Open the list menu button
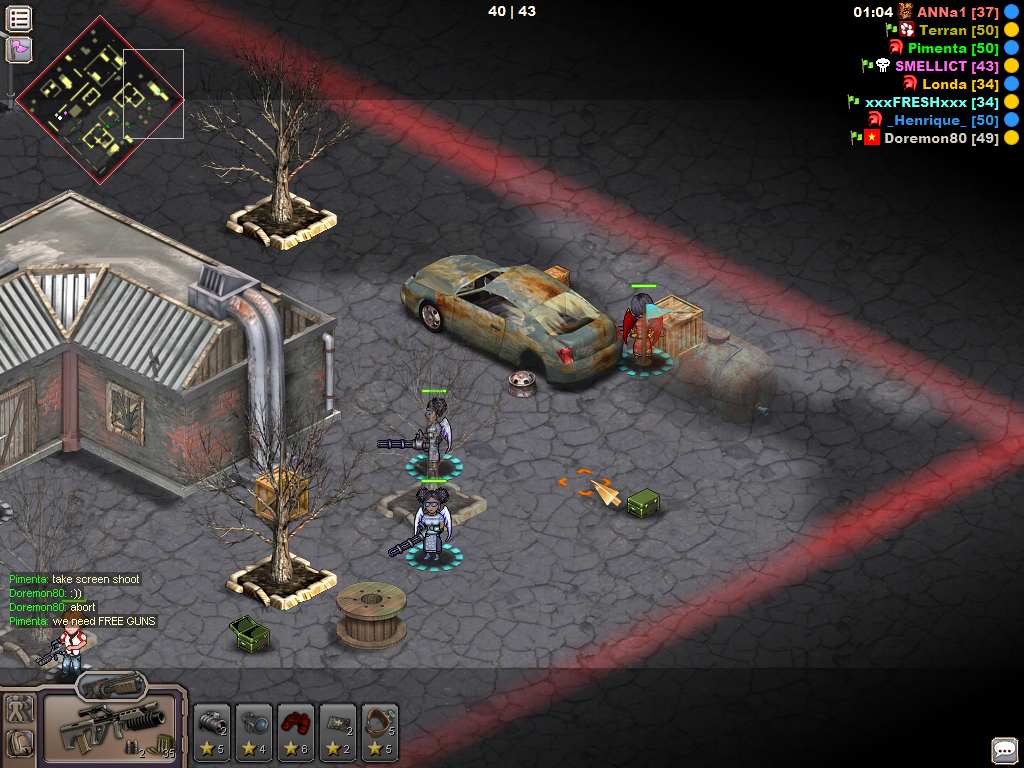 click(x=19, y=18)
